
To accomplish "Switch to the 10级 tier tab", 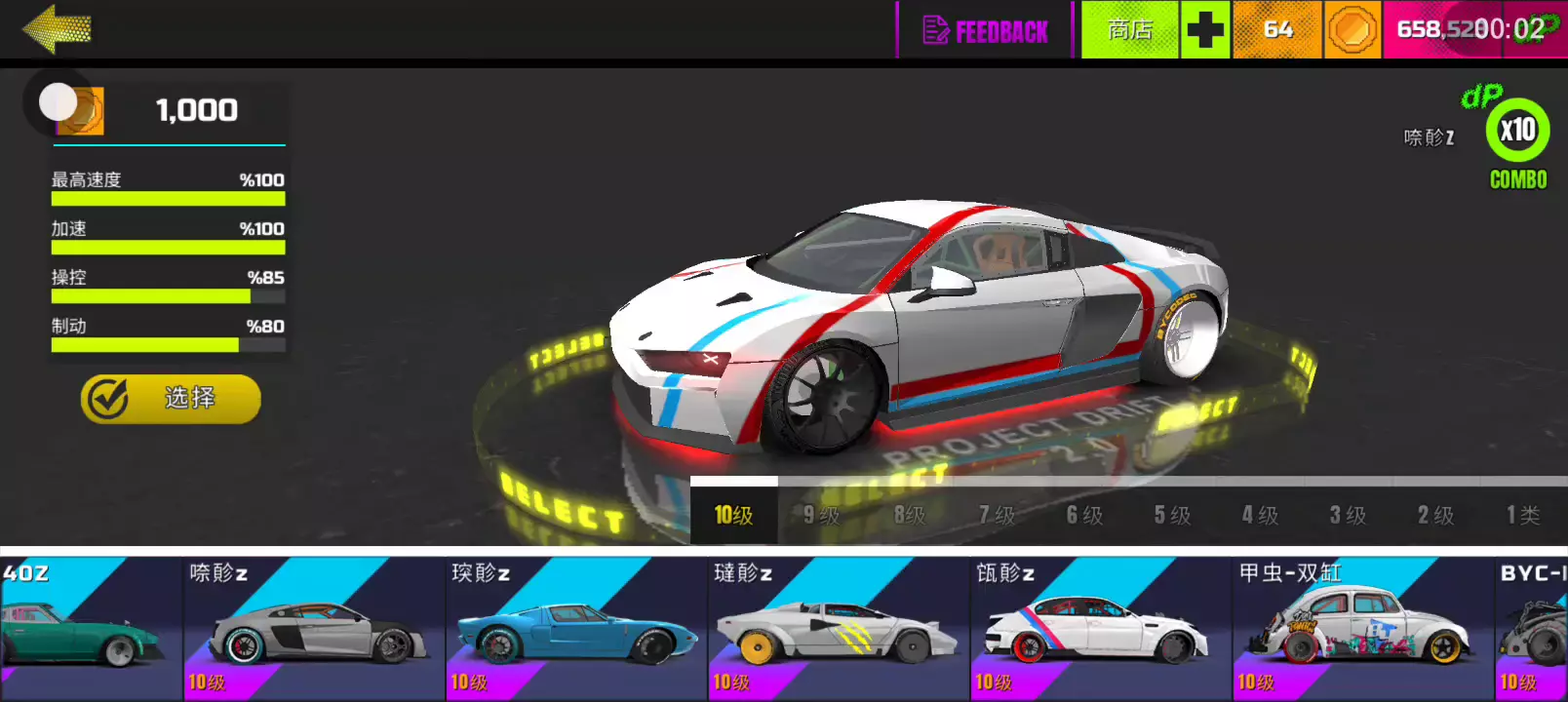I will [x=733, y=515].
